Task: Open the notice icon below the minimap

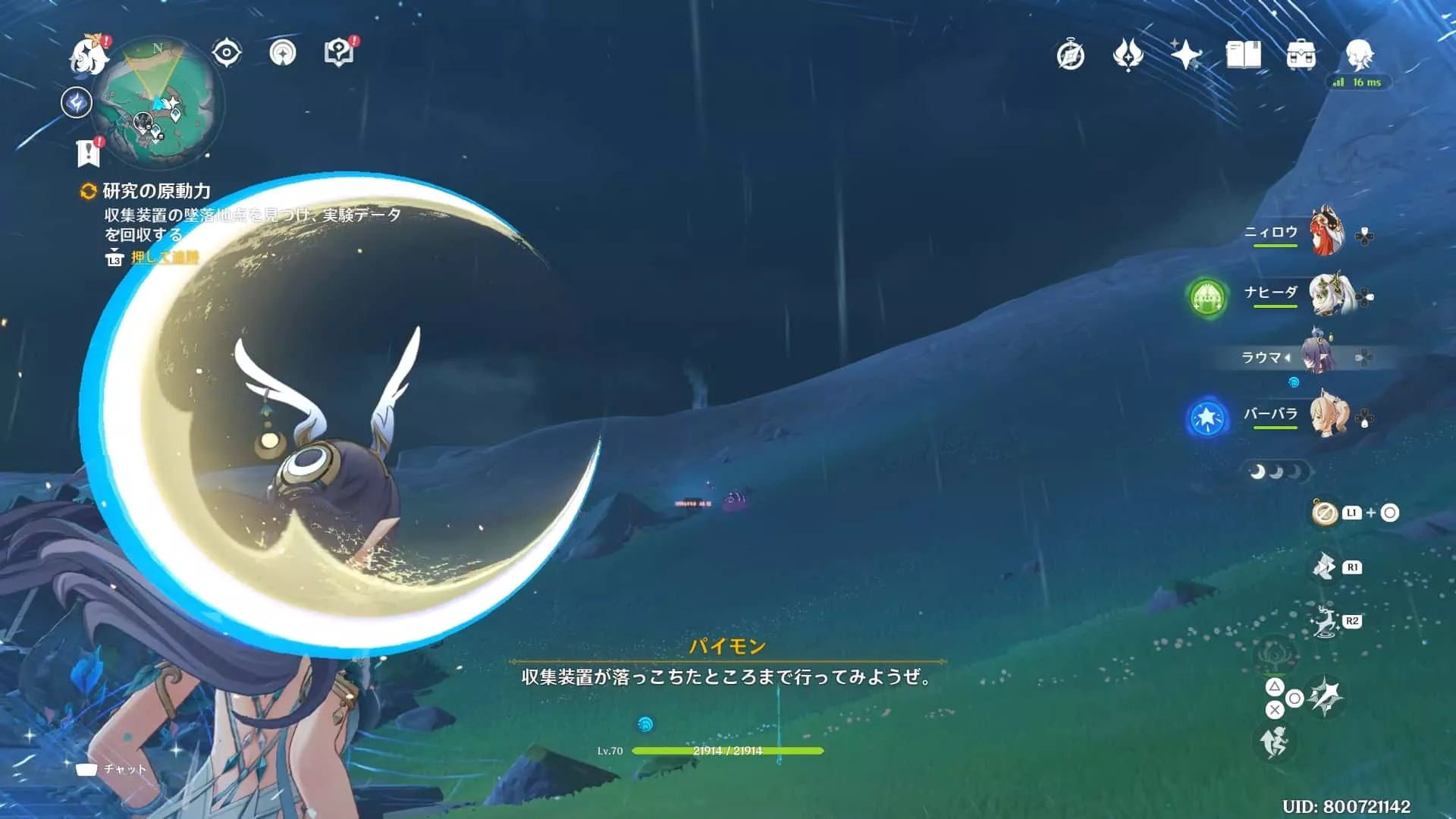Action: tap(89, 153)
